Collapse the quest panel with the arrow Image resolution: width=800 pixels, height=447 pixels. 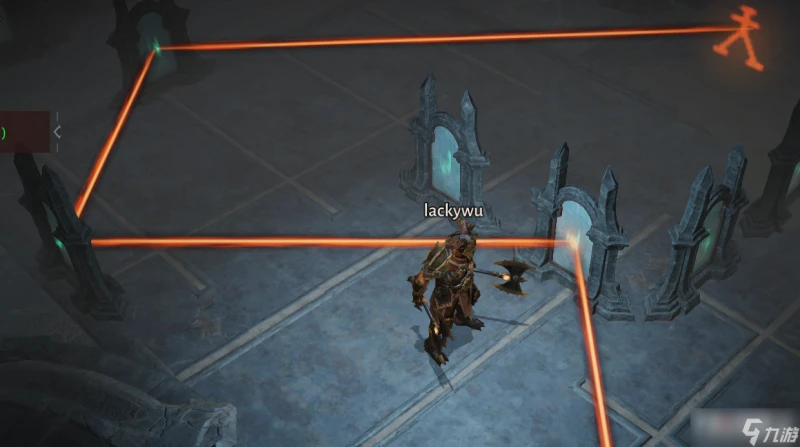click(x=57, y=131)
